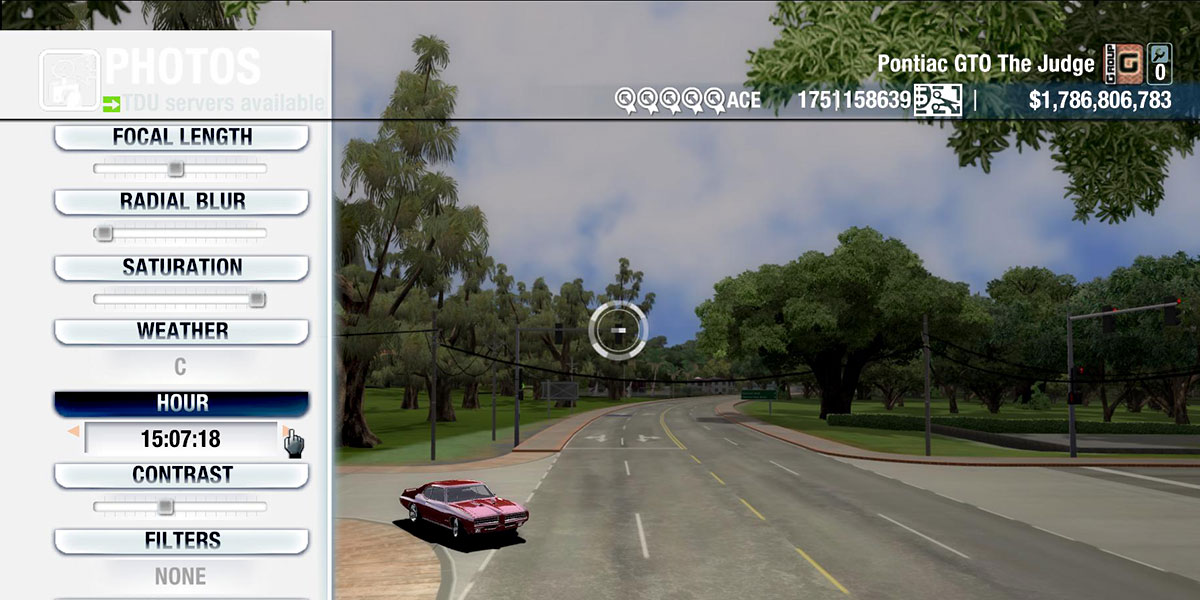
Task: Choose the Radial Blur option
Action: pos(181,202)
